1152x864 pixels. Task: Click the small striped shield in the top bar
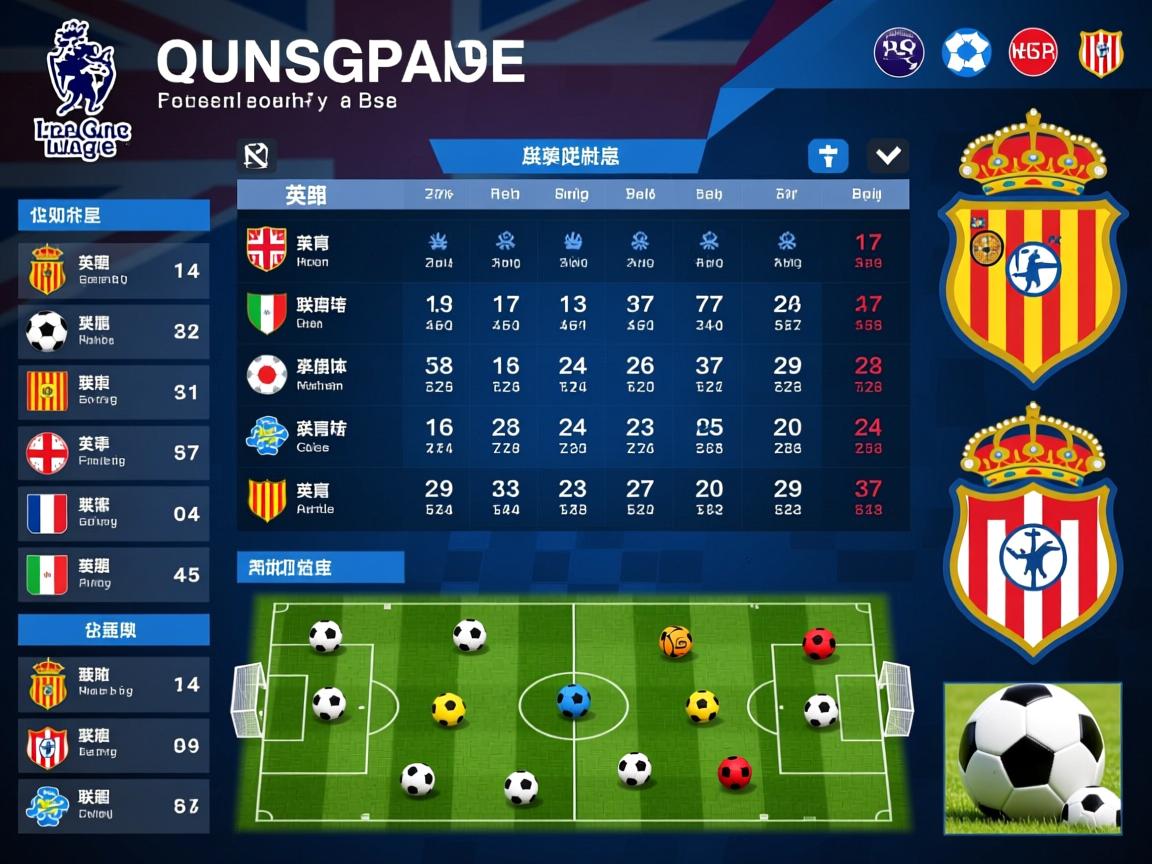1100,52
